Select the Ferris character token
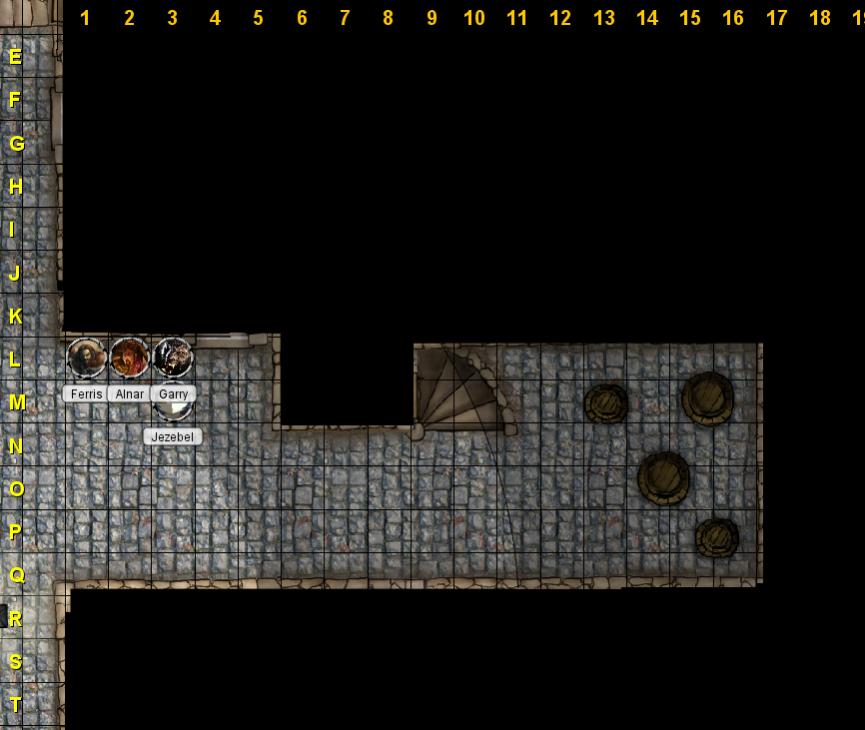The height and width of the screenshot is (730, 865). 86,358
